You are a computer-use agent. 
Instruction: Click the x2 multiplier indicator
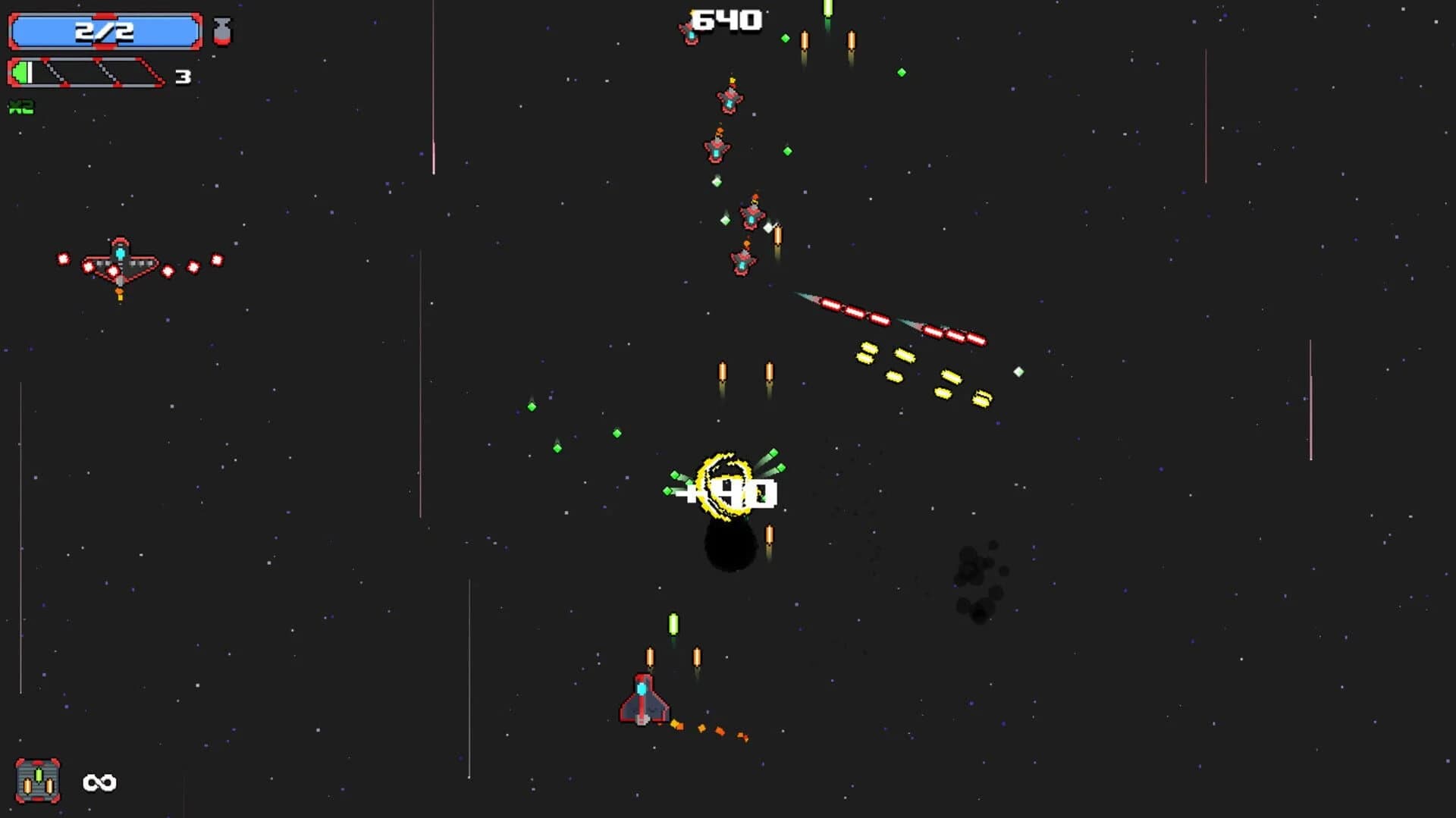click(20, 107)
